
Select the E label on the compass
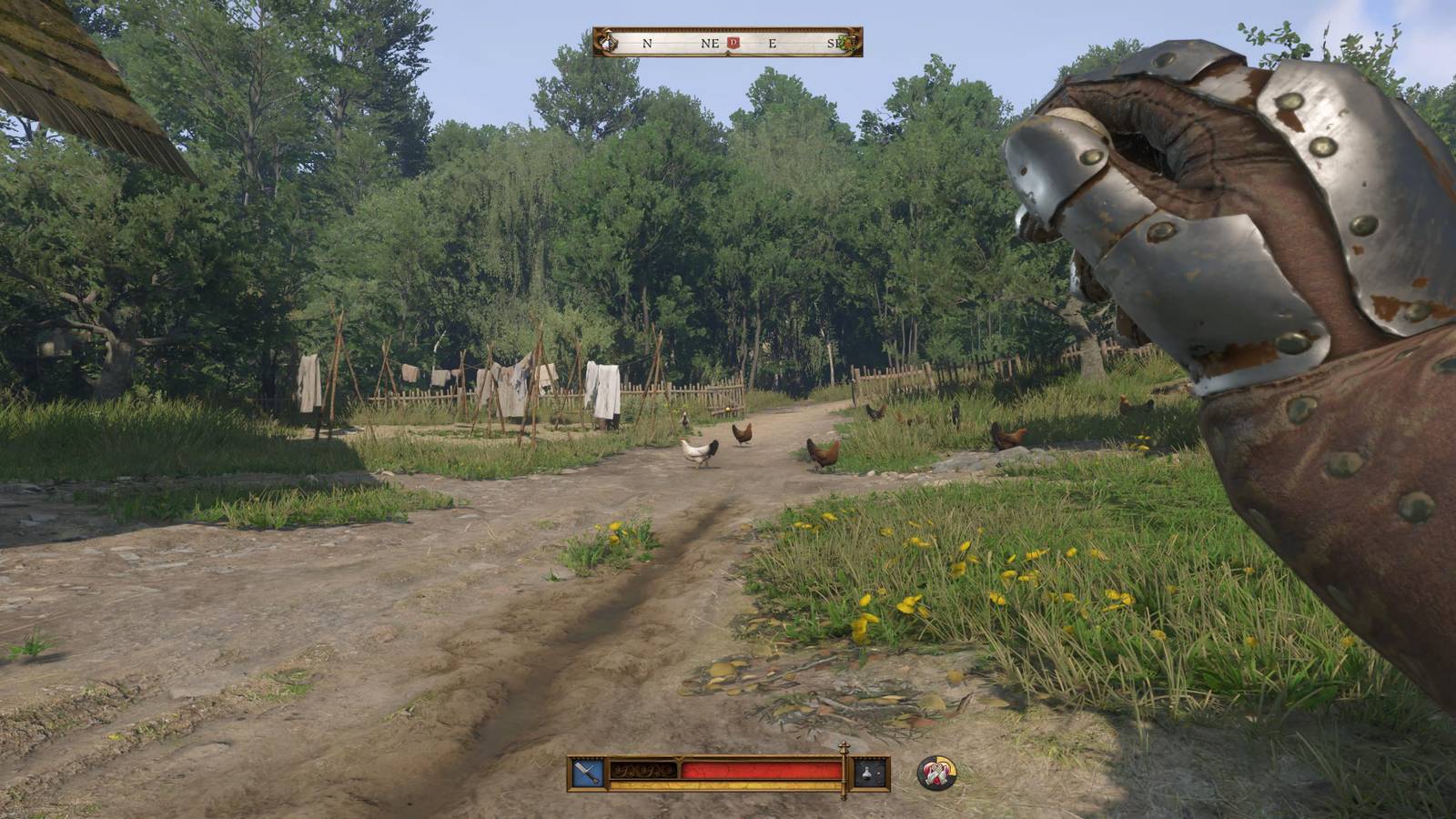pyautogui.click(x=772, y=43)
